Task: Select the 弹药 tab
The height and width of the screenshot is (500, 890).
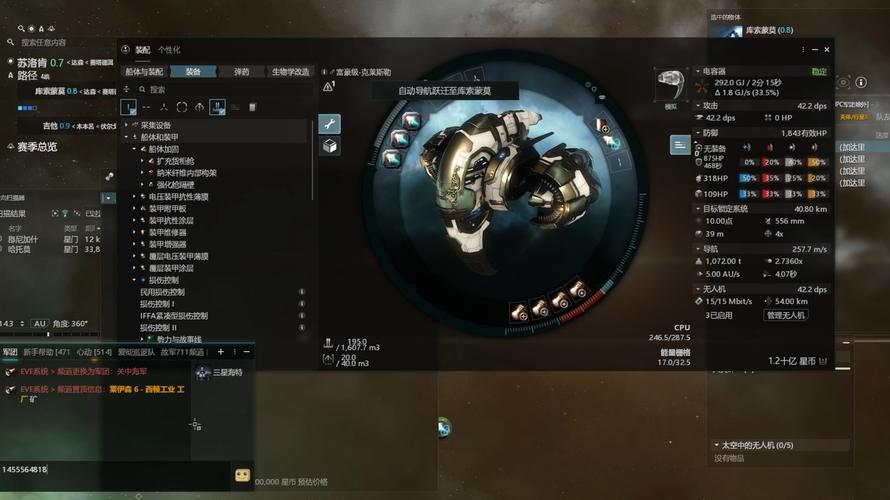Action: (241, 72)
